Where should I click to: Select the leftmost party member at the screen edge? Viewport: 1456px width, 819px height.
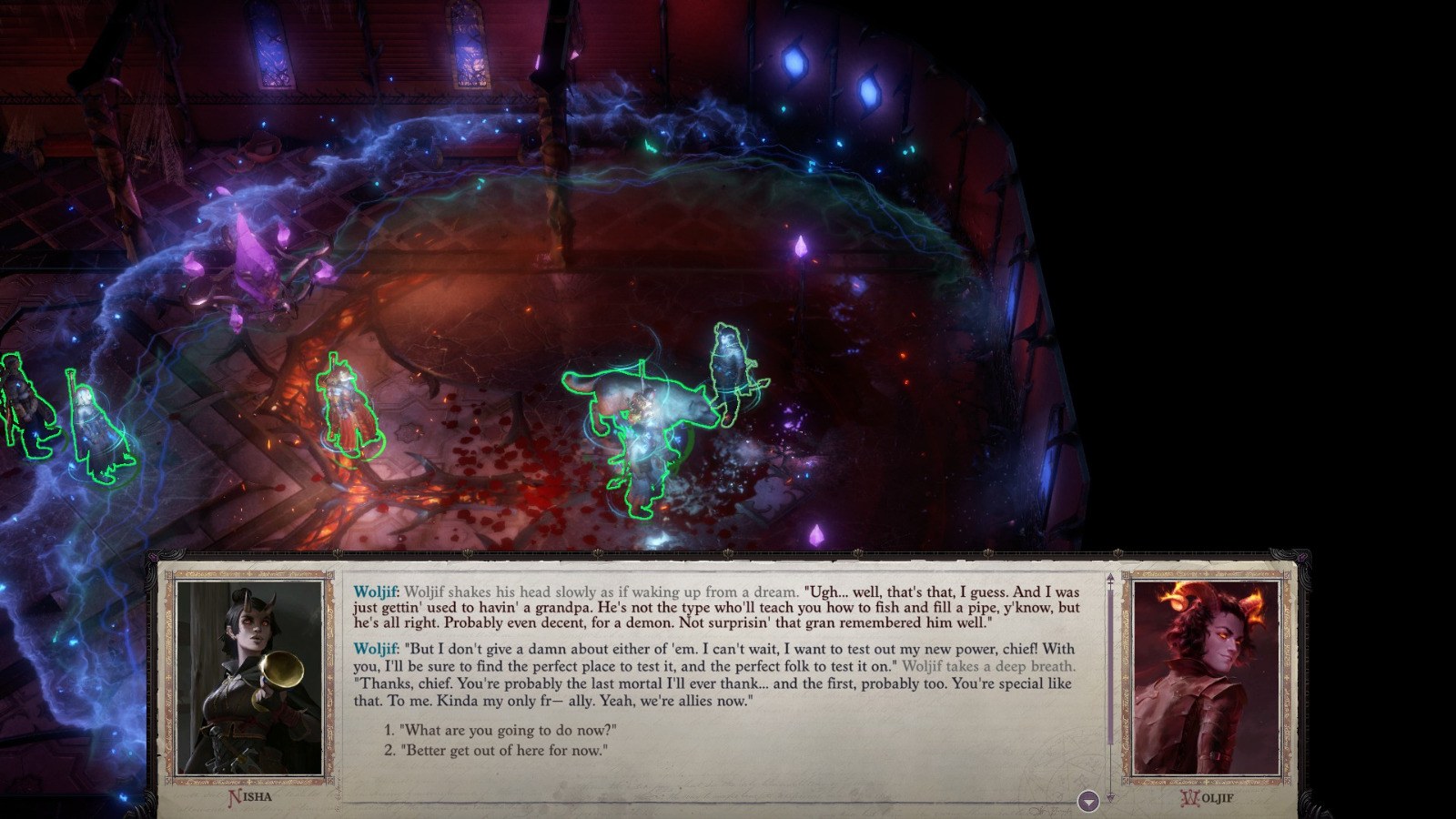pos(23,409)
